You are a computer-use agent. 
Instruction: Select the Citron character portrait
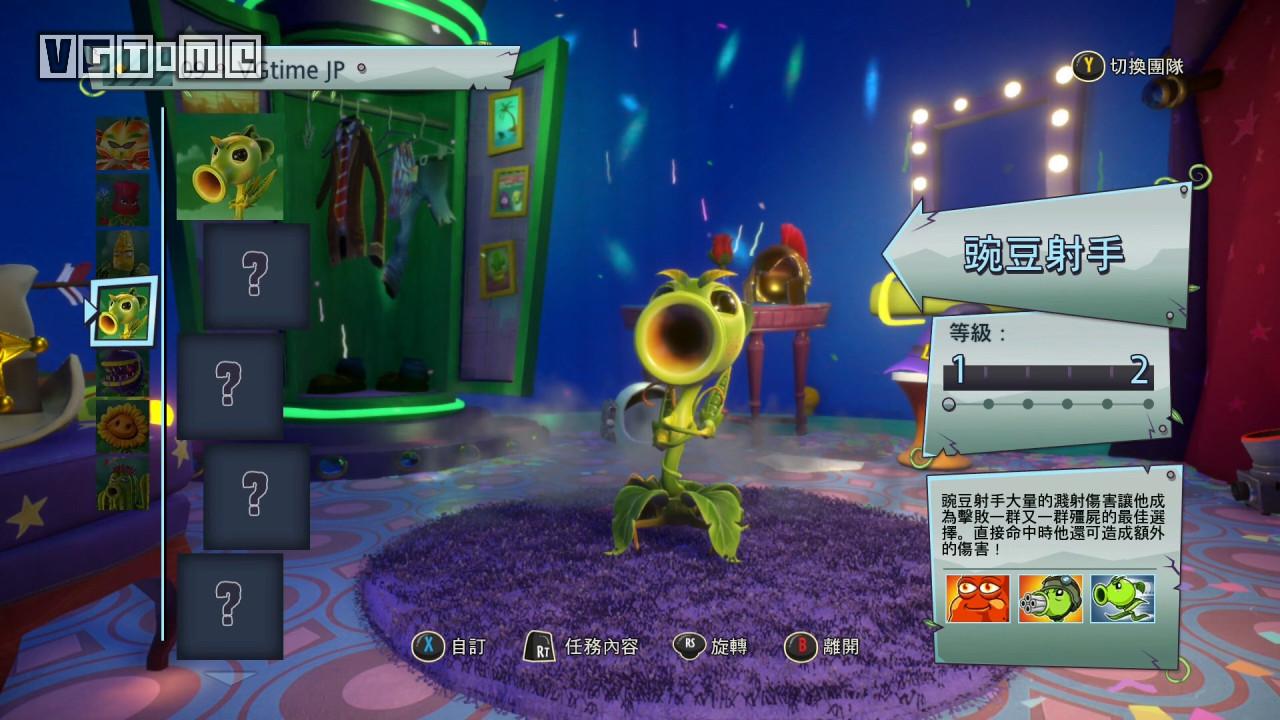[122, 143]
